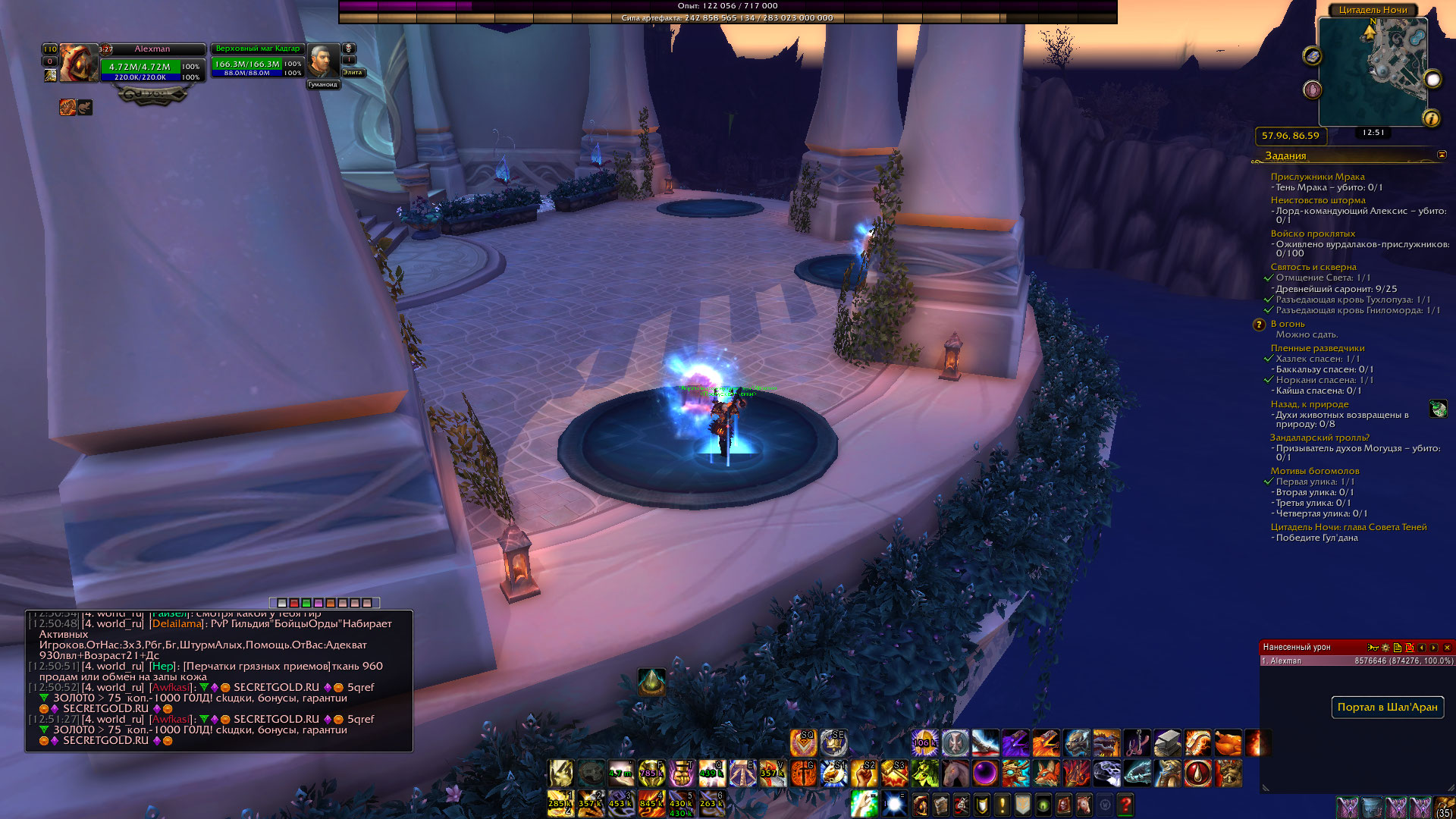Image resolution: width=1456 pixels, height=819 pixels.
Task: Click the yellow exclamation quest log micro button
Action: click(x=1003, y=804)
